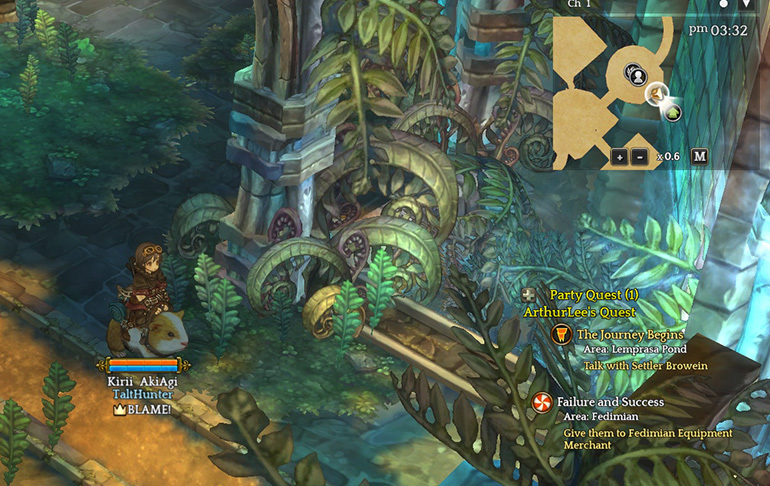Click the down-arrow dropdown above the minimap

click(745, 4)
